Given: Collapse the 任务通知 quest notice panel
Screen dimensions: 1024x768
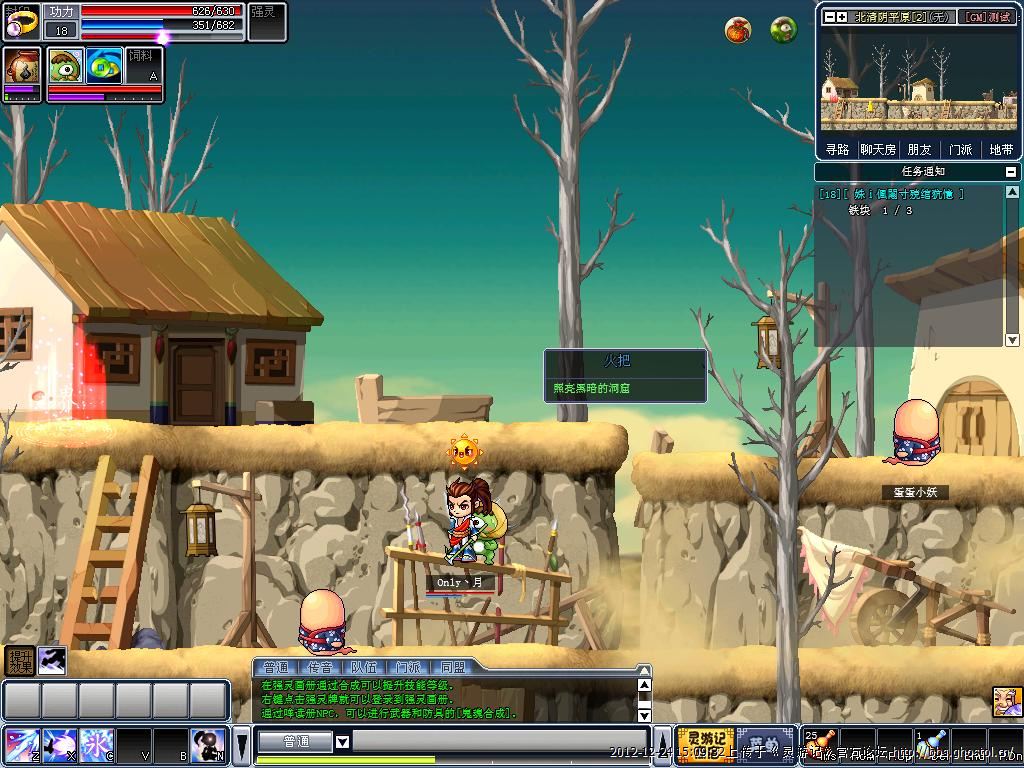Looking at the screenshot, I should pos(1011,172).
